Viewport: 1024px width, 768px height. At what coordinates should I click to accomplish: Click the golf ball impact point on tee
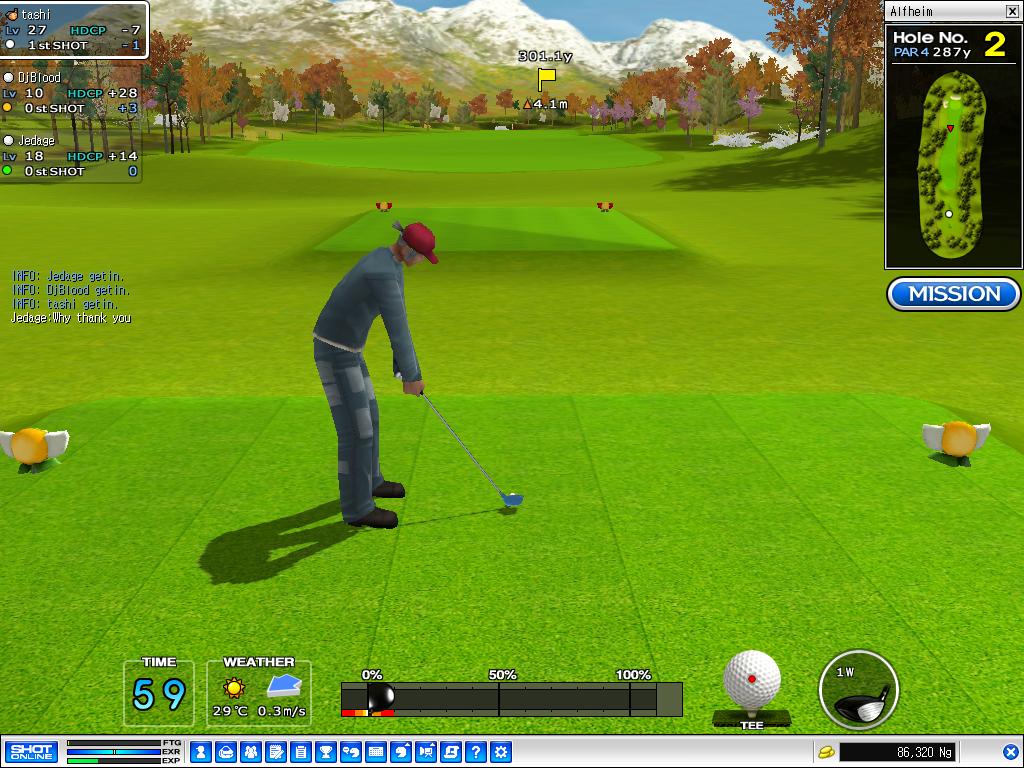click(x=752, y=680)
